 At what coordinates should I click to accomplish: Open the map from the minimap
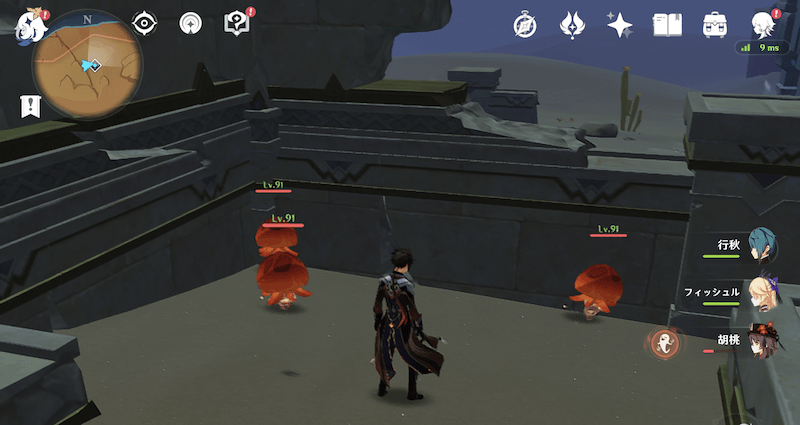pyautogui.click(x=86, y=64)
